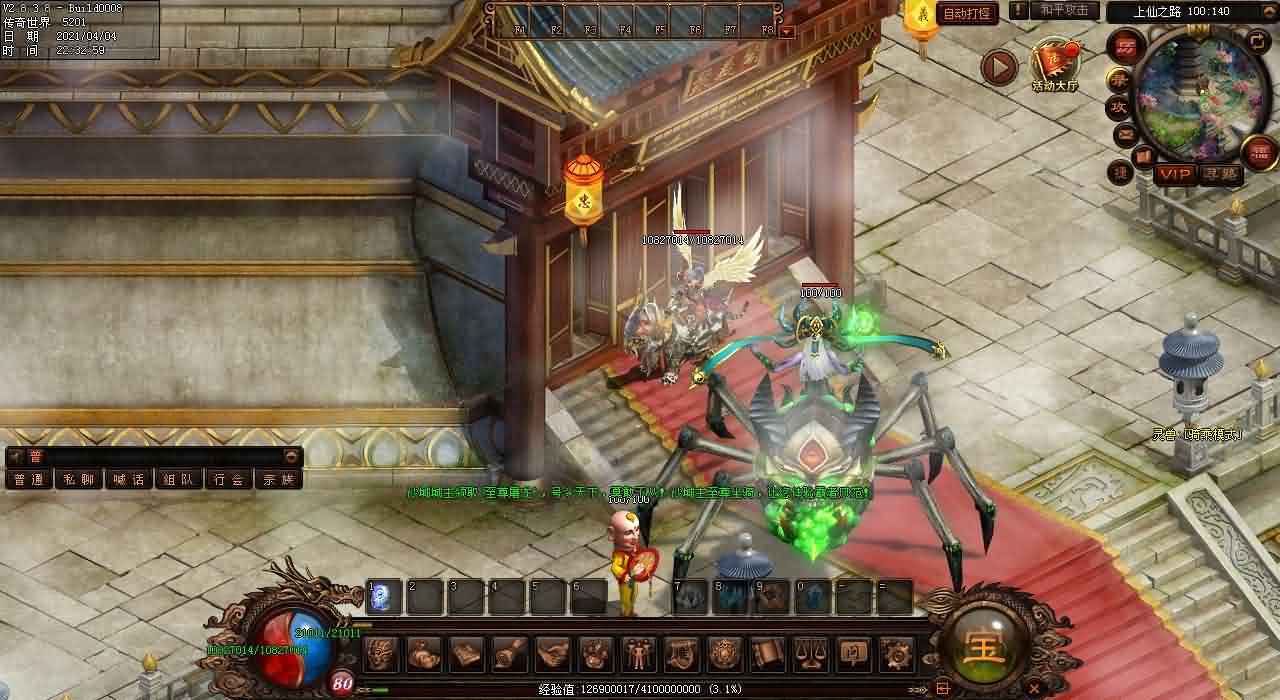Use the glowing item in hotbar slot 1
Screen dimensions: 1280x700
click(x=384, y=597)
